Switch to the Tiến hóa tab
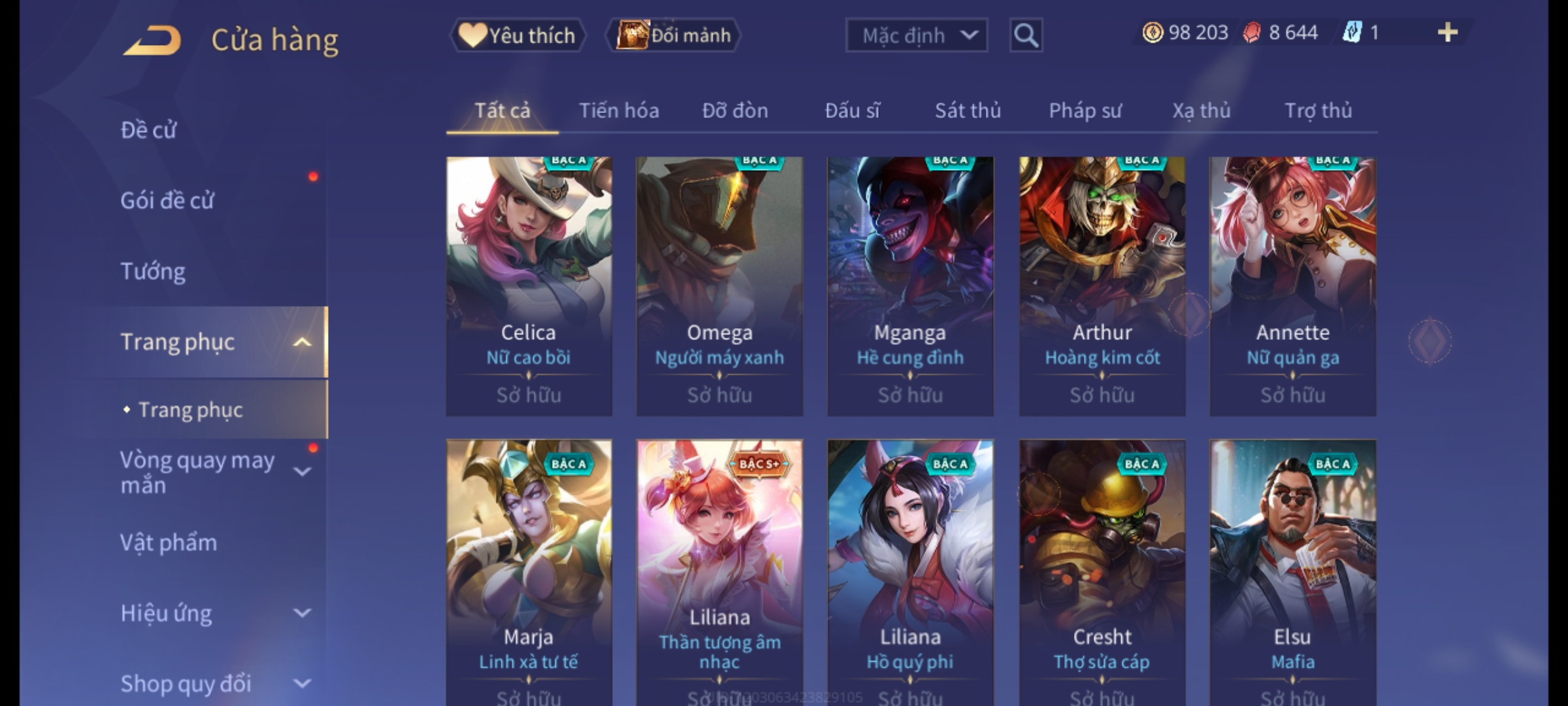The height and width of the screenshot is (706, 1568). 619,110
